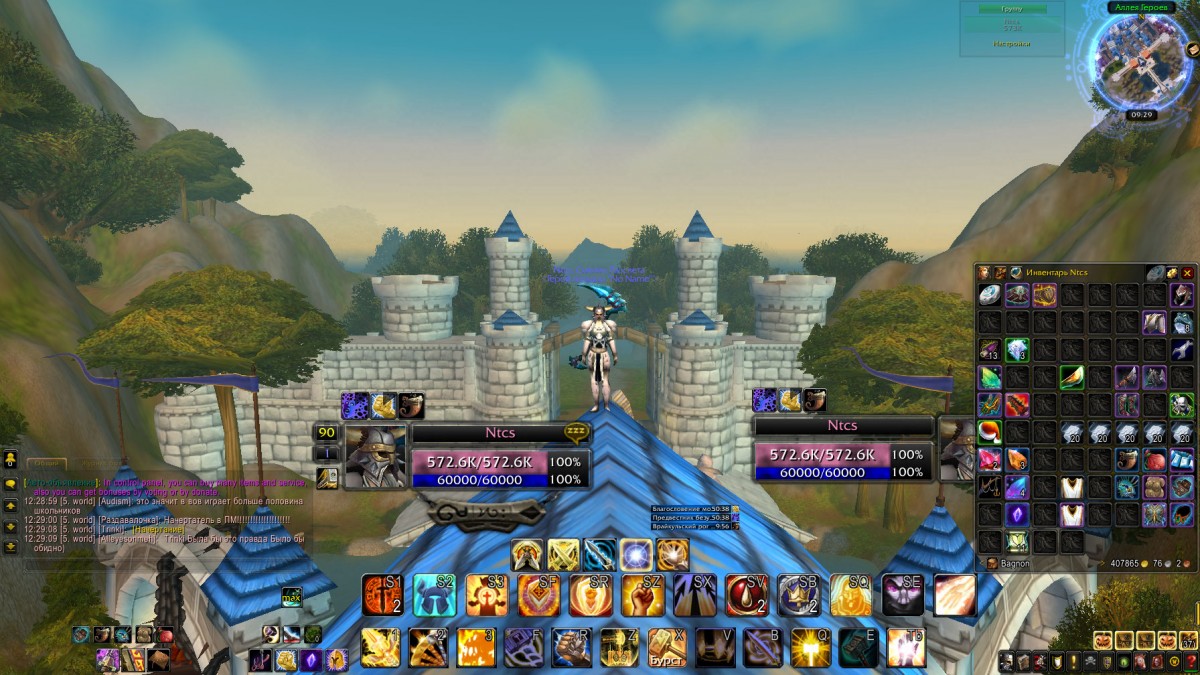The height and width of the screenshot is (675, 1200).
Task: Cast the dark hooded face ability bound to SE
Action: (903, 595)
